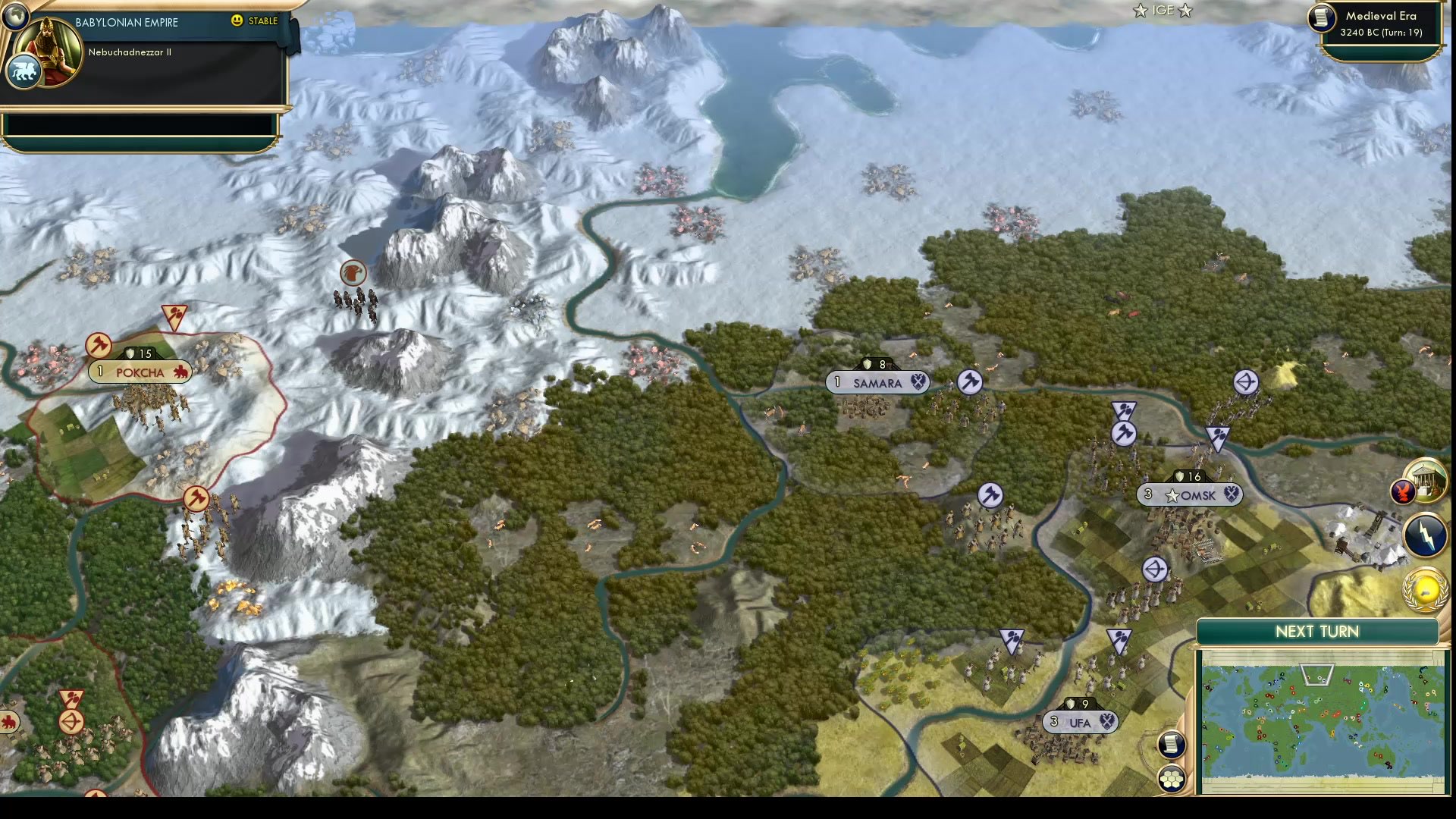Select the Pokcha city banner

[x=140, y=372]
